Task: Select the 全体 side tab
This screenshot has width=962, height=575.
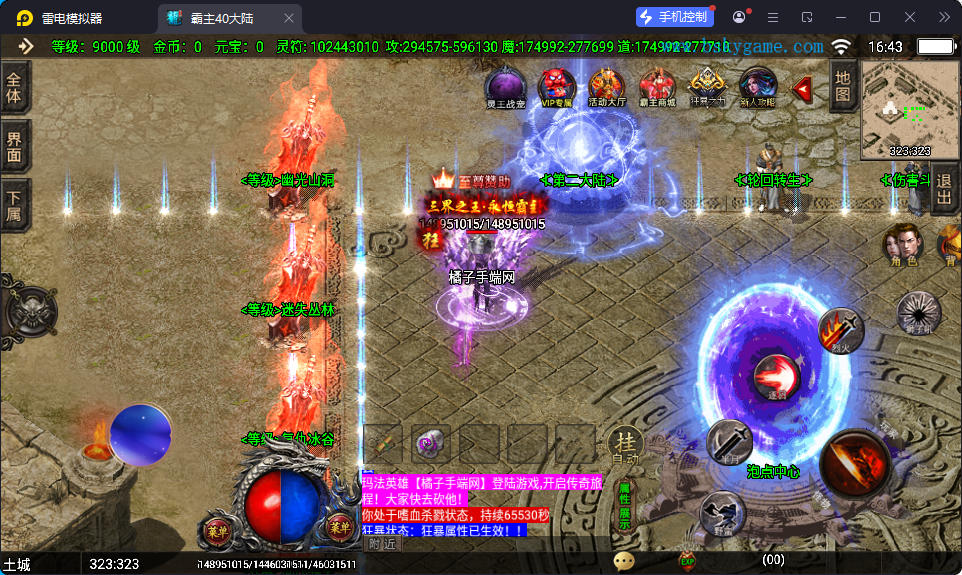Action: (15, 88)
